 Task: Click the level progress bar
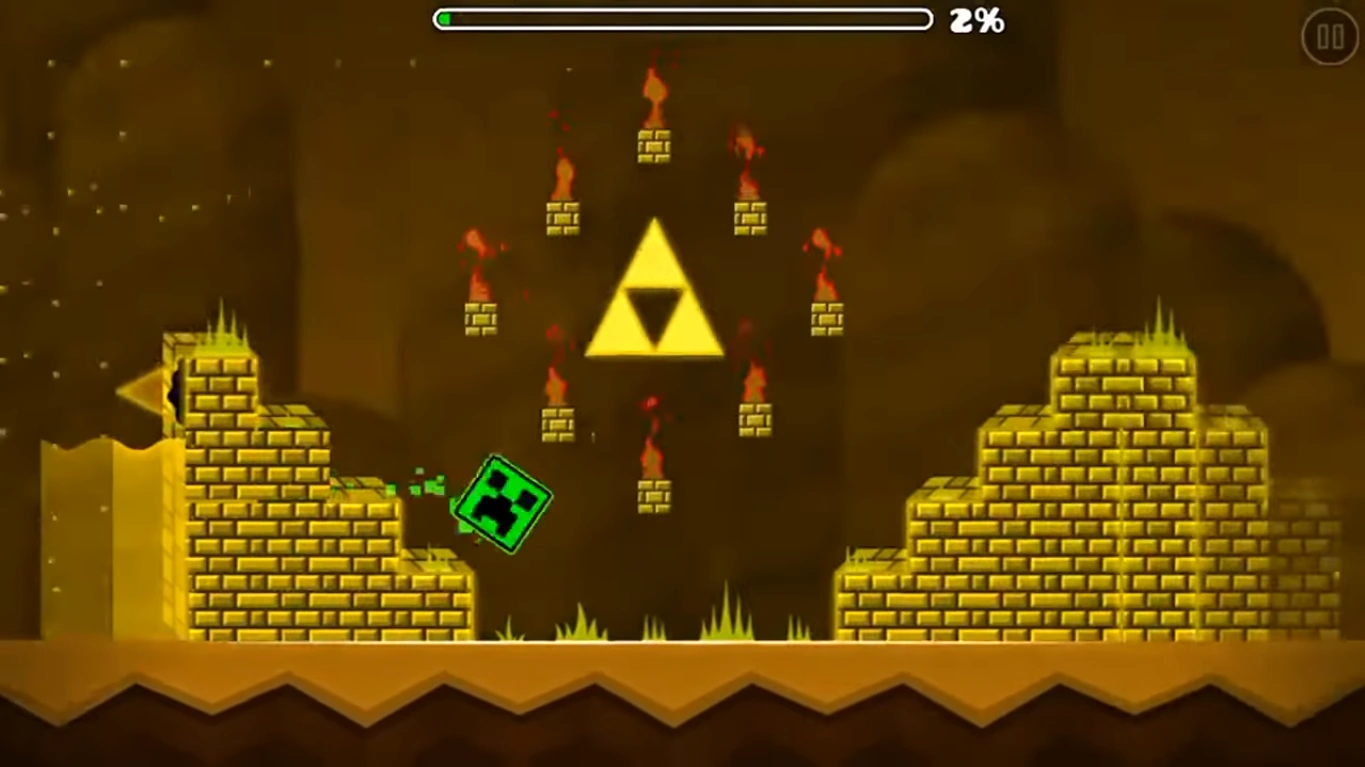pos(683,19)
